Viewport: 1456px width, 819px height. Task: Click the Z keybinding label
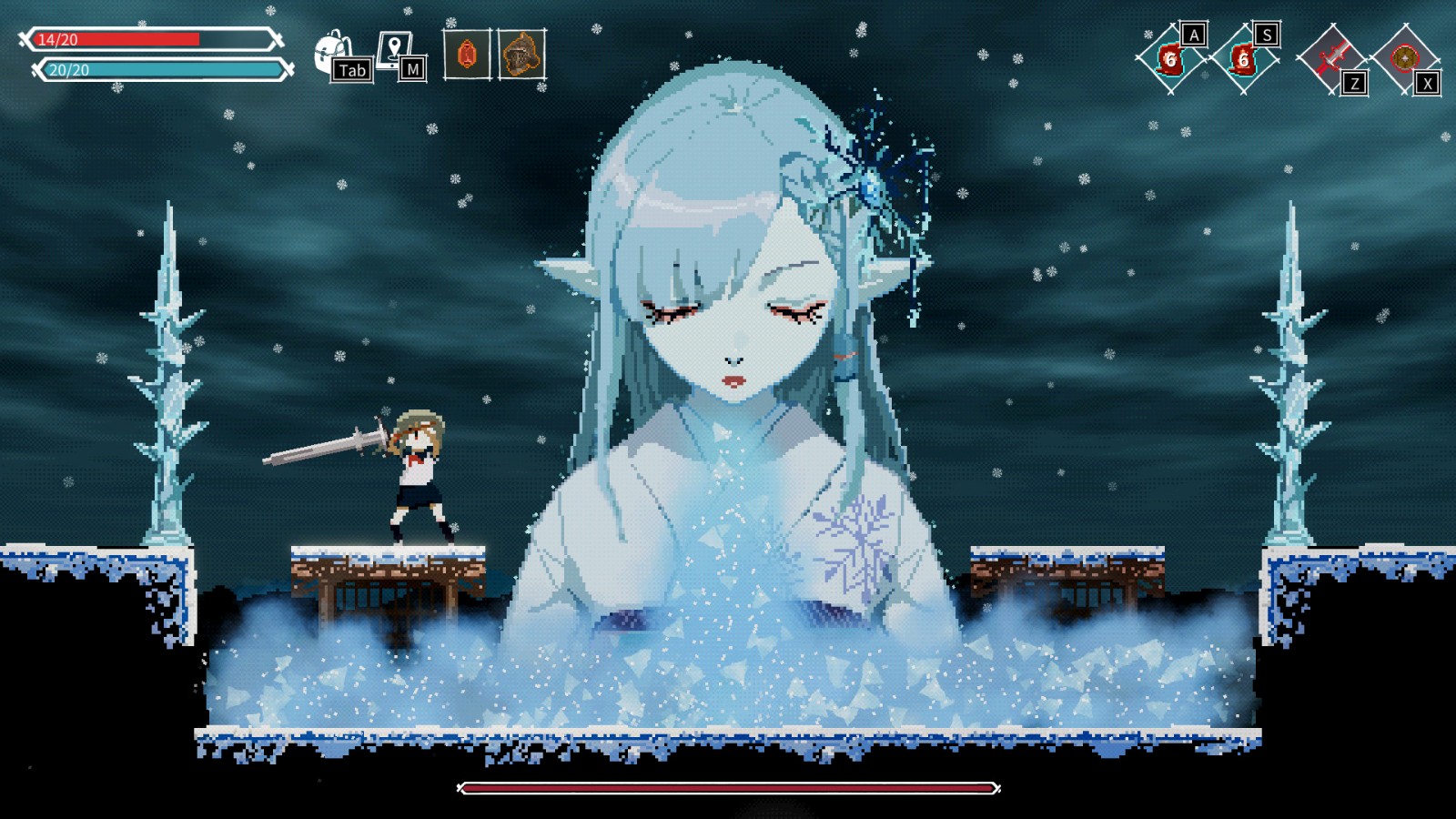1355,82
